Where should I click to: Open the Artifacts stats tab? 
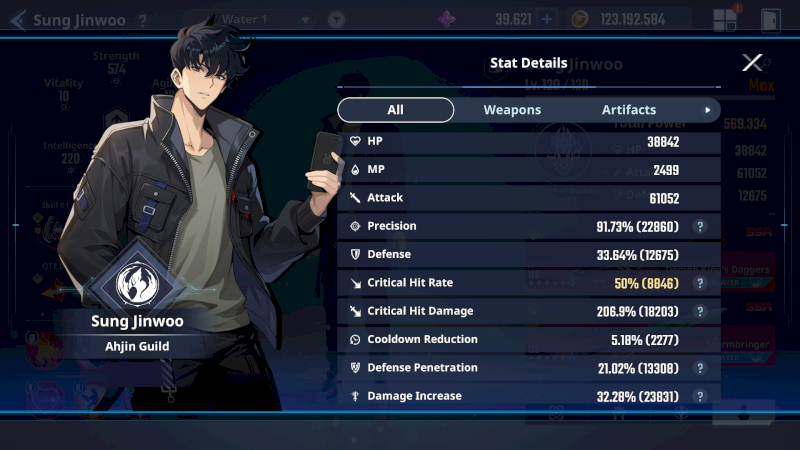(629, 110)
